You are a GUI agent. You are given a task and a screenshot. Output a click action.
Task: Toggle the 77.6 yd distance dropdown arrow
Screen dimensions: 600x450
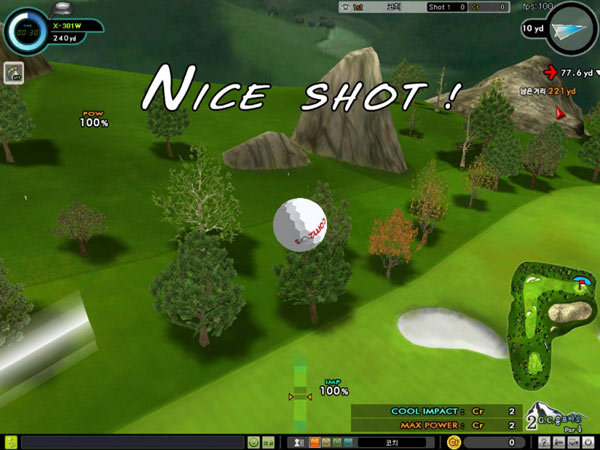click(597, 72)
